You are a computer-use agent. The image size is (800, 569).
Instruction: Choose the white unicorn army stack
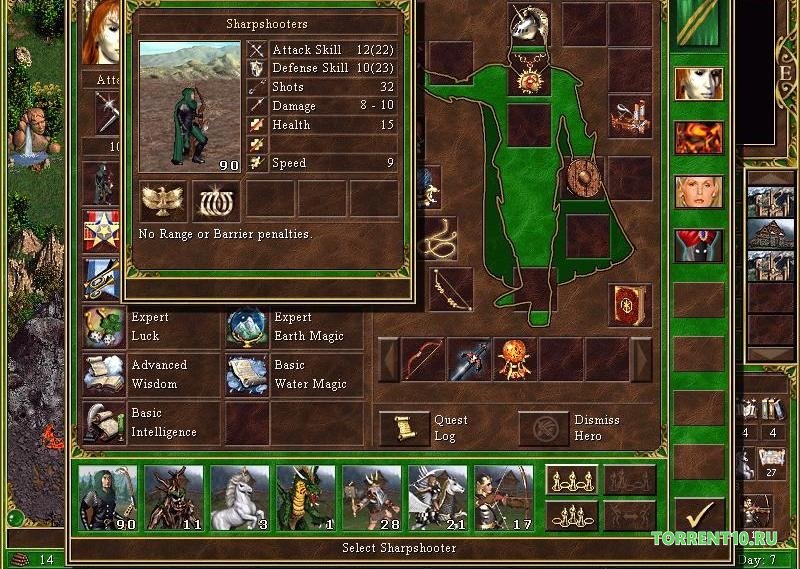[x=239, y=497]
